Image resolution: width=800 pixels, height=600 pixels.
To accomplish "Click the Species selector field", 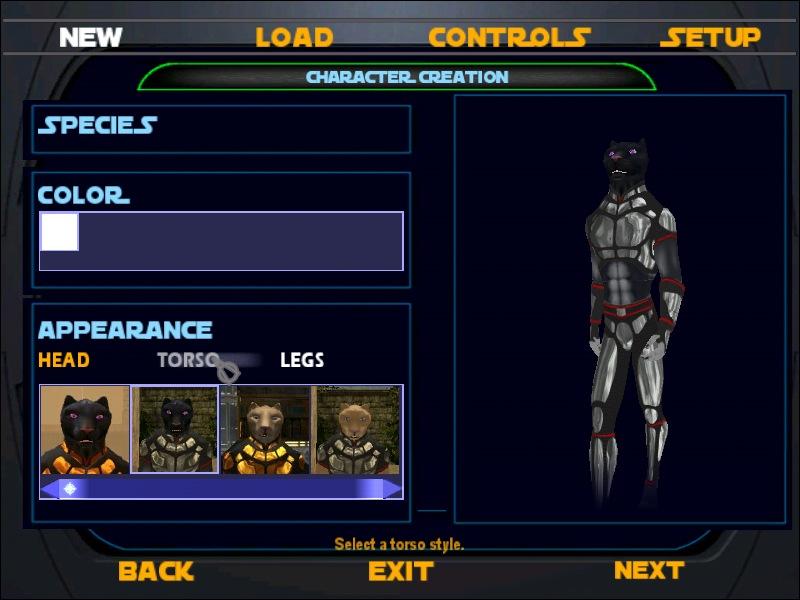I will click(x=222, y=127).
